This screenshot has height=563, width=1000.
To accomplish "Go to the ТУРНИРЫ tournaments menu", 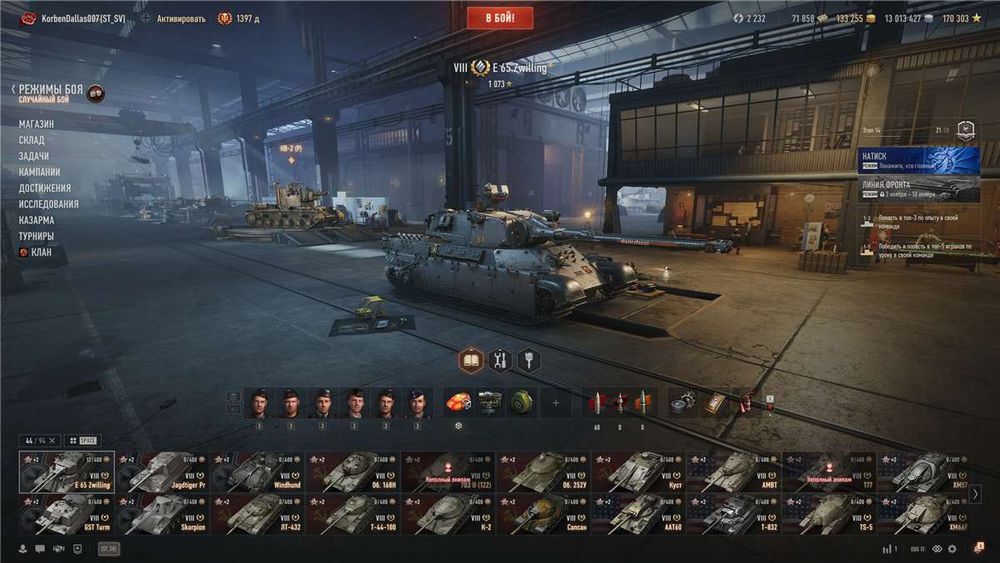I will [36, 236].
